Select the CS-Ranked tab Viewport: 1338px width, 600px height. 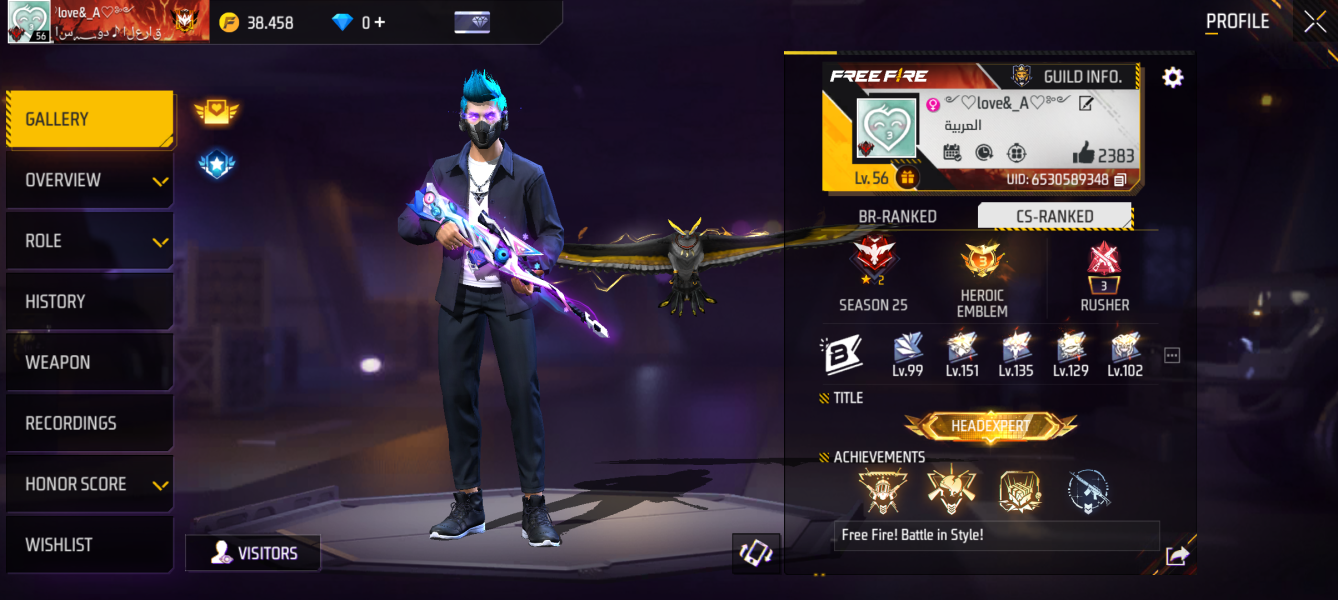tap(1054, 216)
